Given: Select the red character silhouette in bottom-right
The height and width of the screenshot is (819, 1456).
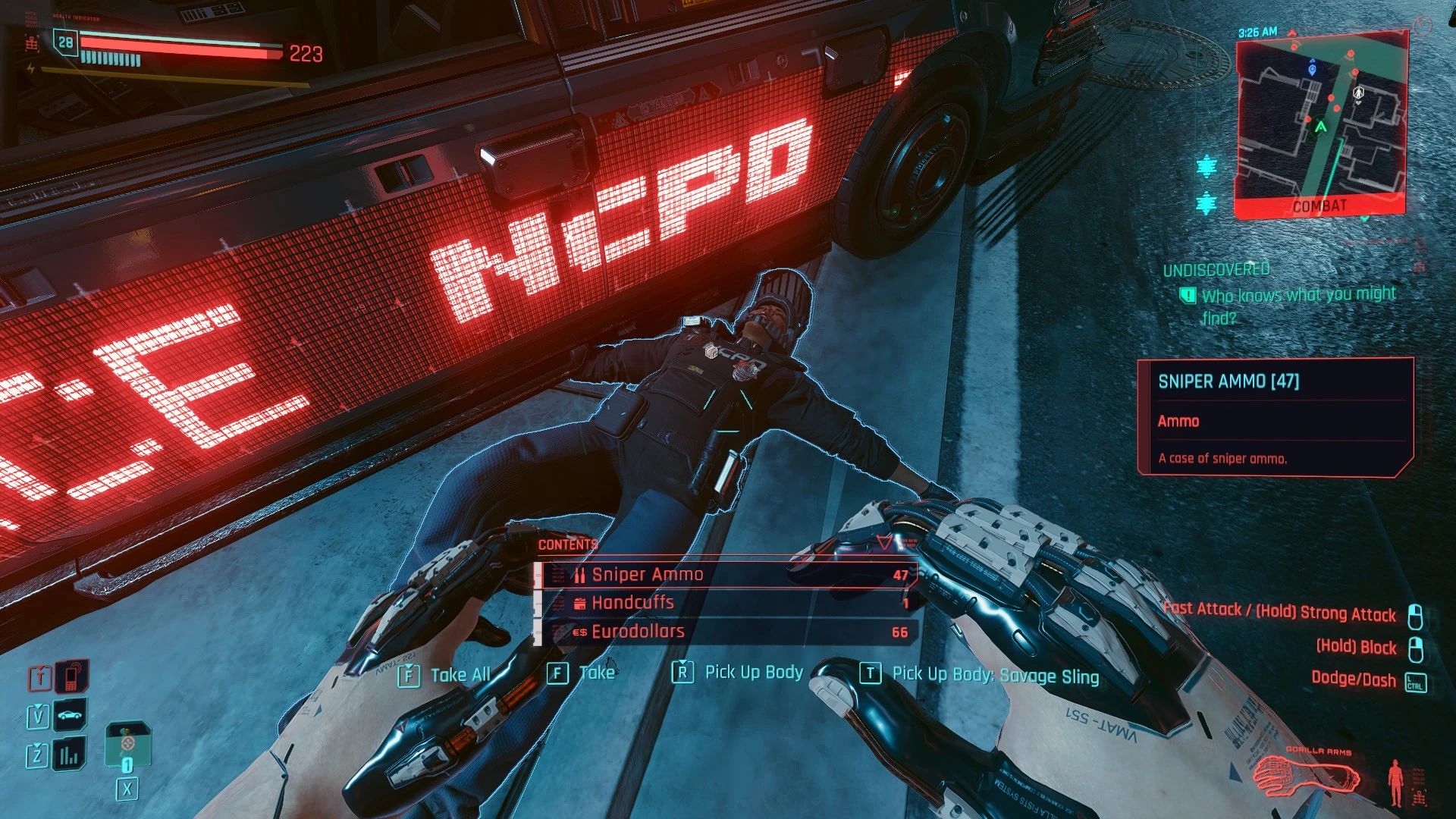Looking at the screenshot, I should (x=1394, y=781).
